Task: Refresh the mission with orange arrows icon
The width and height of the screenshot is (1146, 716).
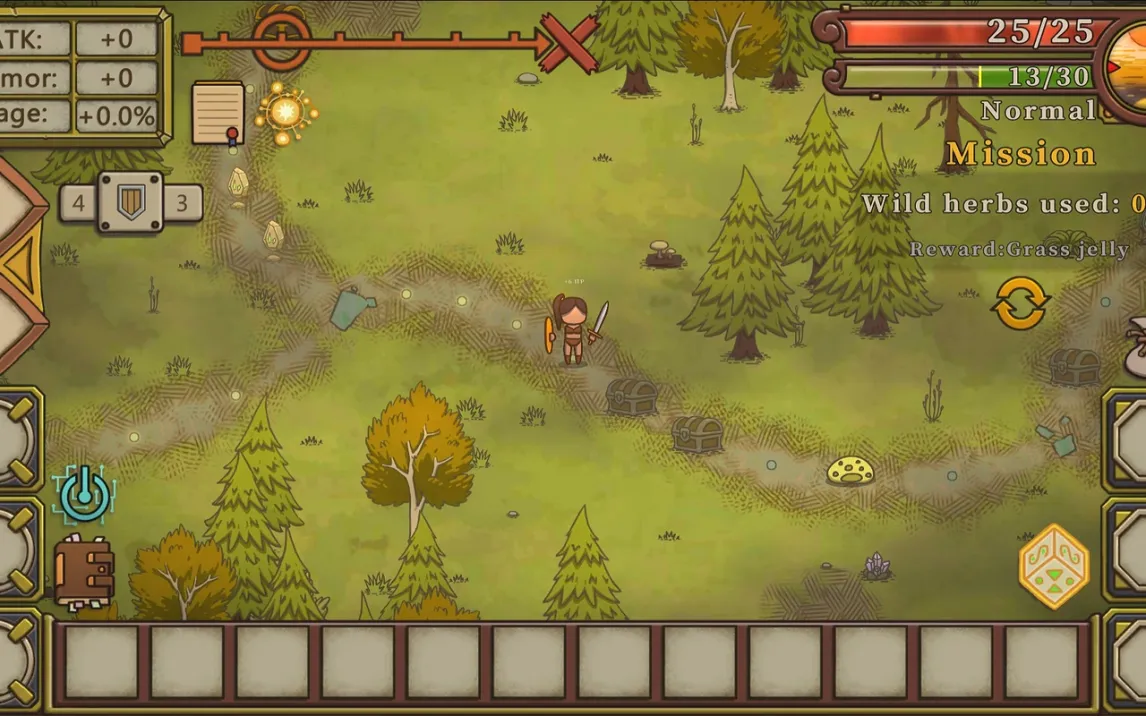Action: (x=1020, y=303)
